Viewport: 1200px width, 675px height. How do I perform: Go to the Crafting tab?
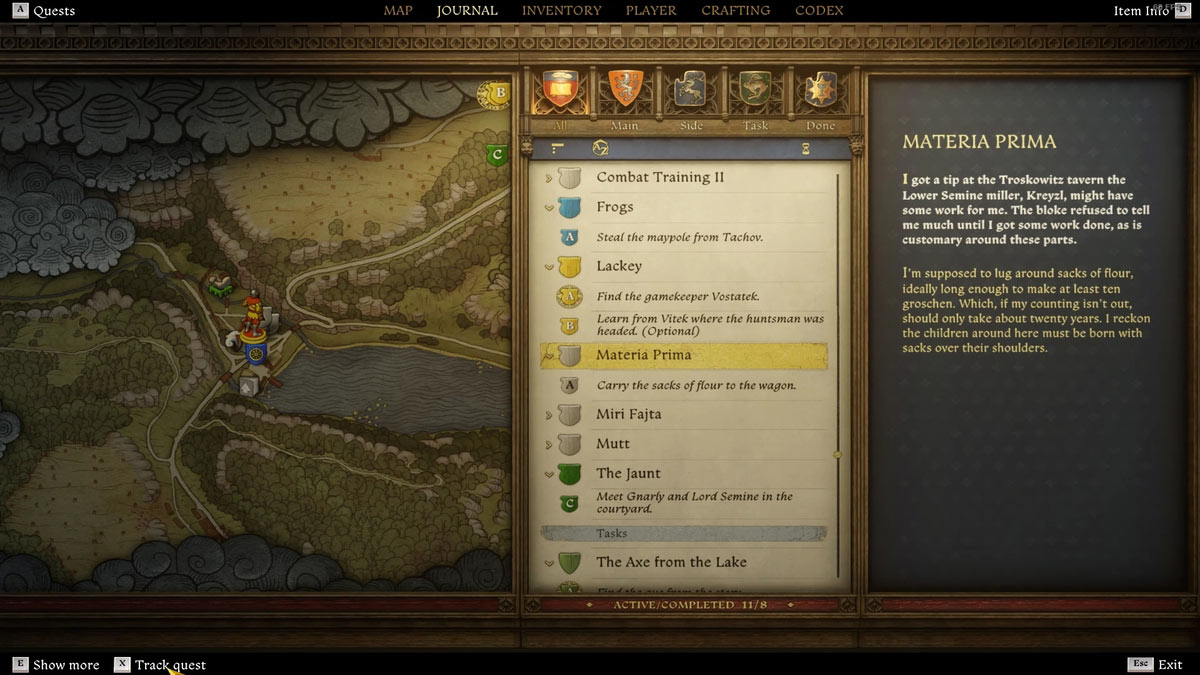click(x=735, y=11)
